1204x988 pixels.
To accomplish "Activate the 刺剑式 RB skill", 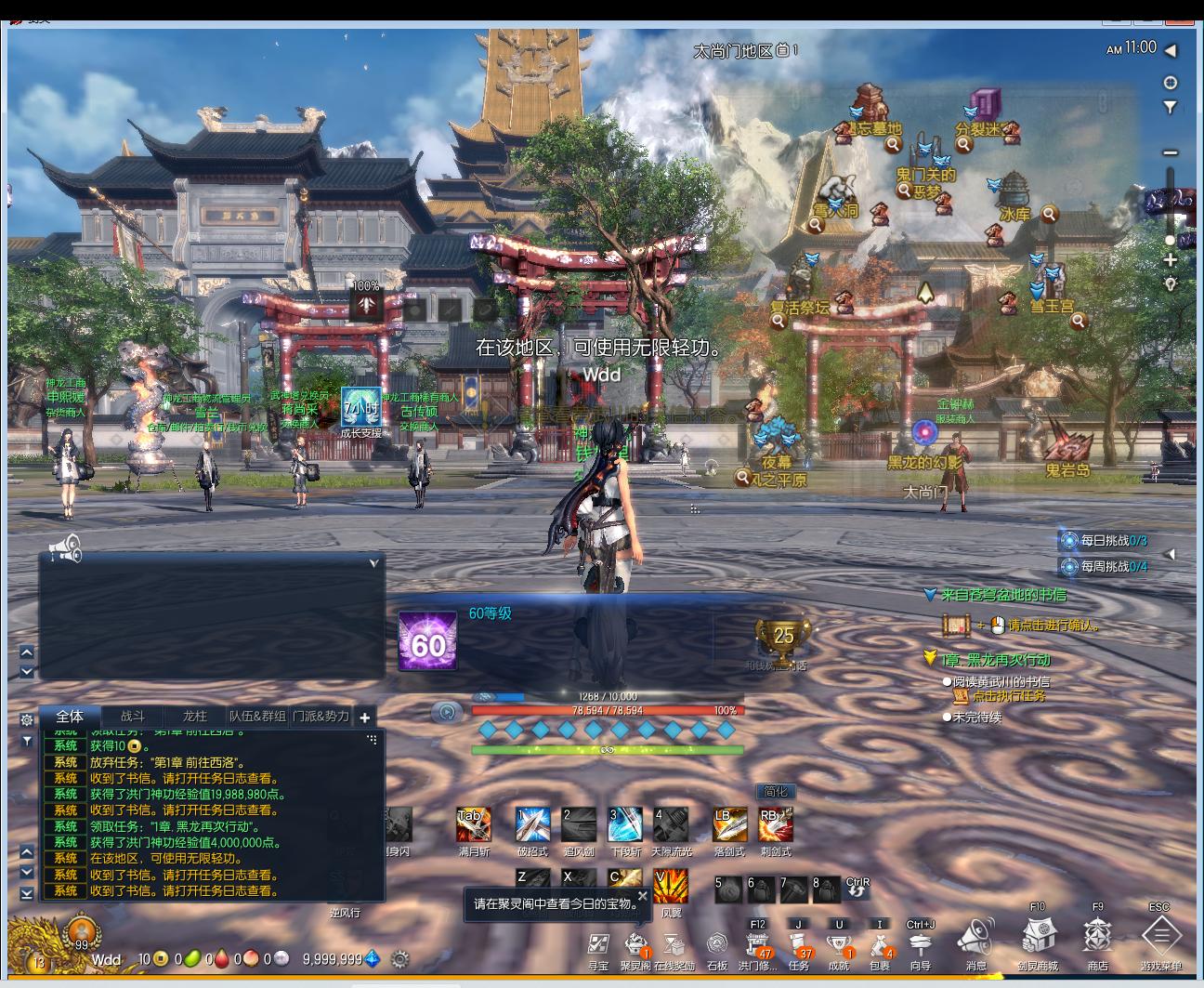I will (775, 824).
